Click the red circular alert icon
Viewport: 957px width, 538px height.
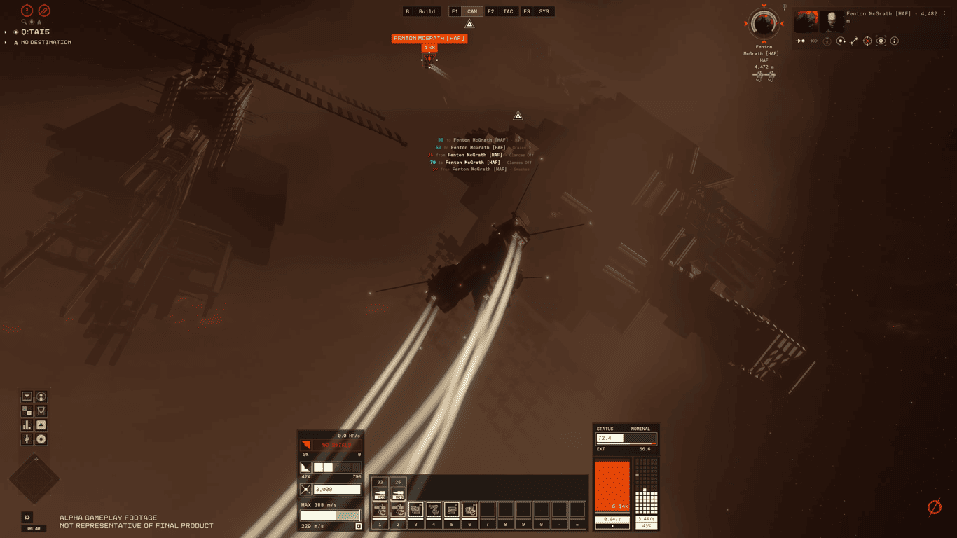[27, 11]
